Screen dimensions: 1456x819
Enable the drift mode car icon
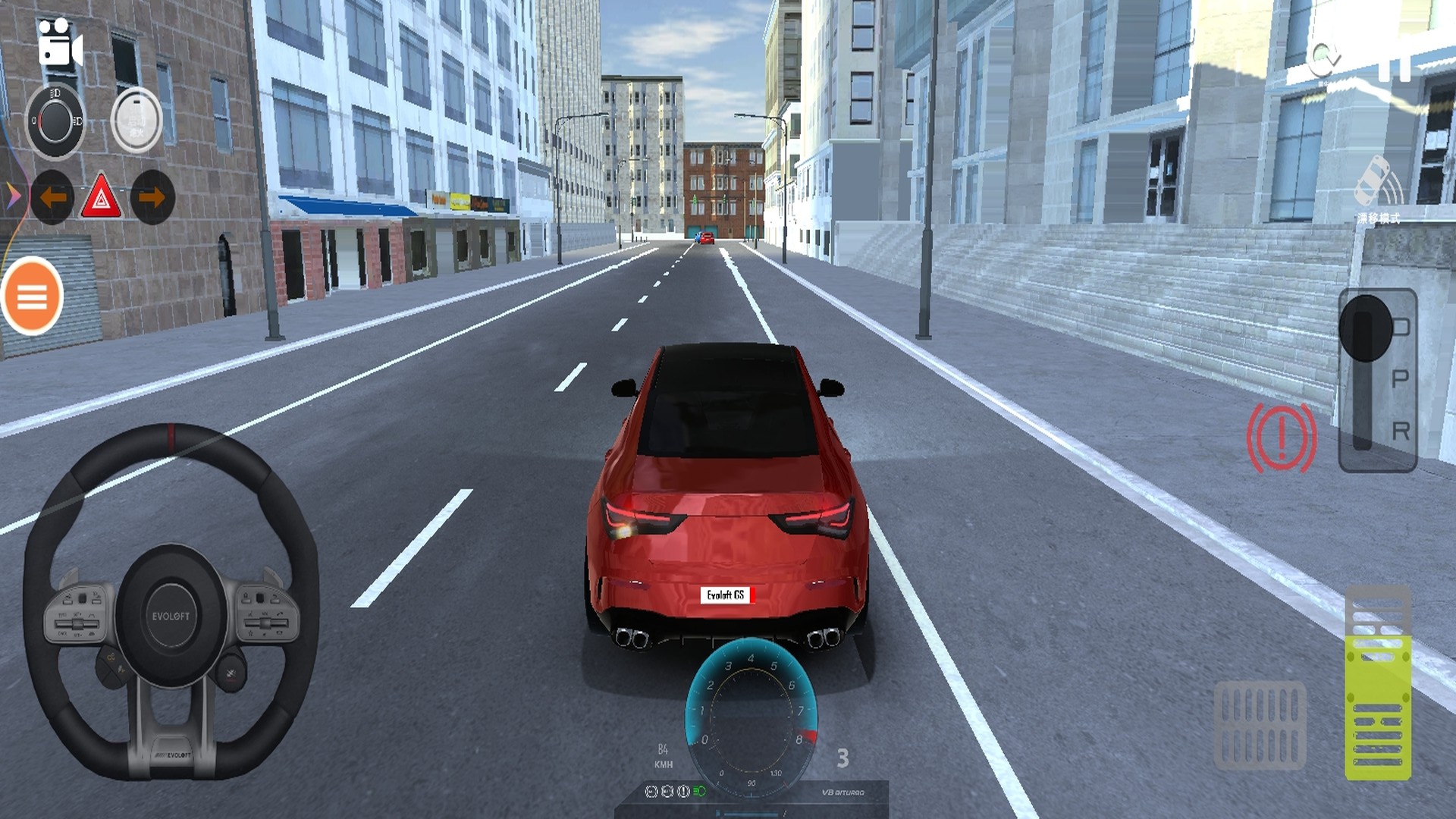tap(1377, 186)
